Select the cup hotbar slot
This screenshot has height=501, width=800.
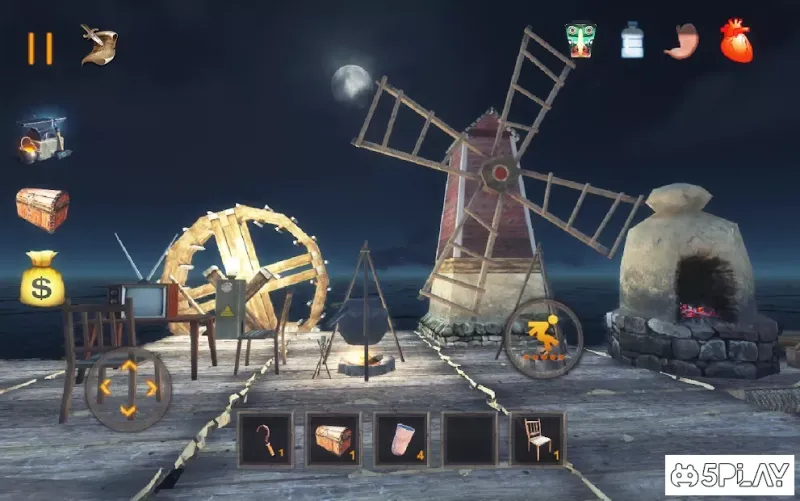tap(401, 439)
